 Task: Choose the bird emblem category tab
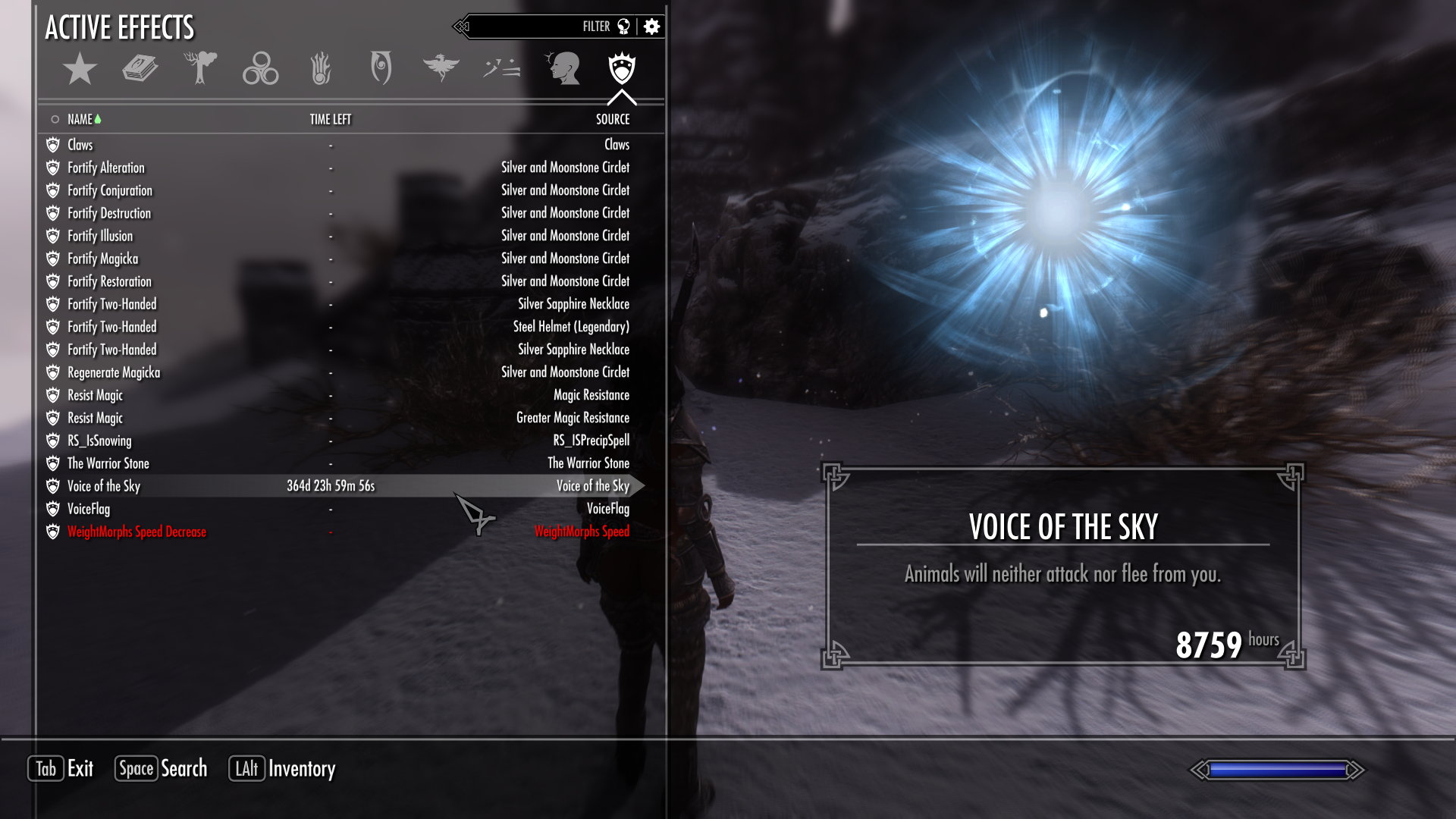tap(441, 67)
